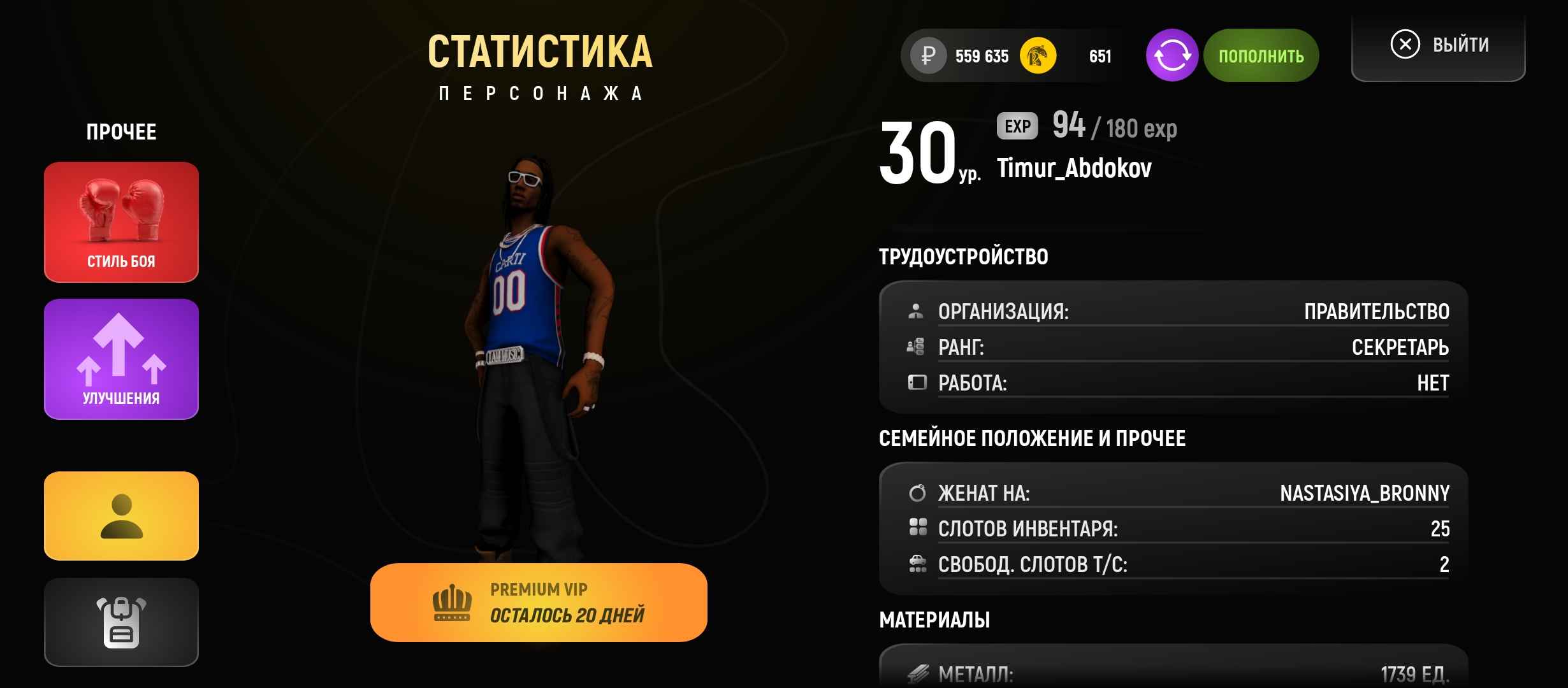The width and height of the screenshot is (1568, 688).
Task: Click the gold coin currency icon
Action: pos(1038,56)
